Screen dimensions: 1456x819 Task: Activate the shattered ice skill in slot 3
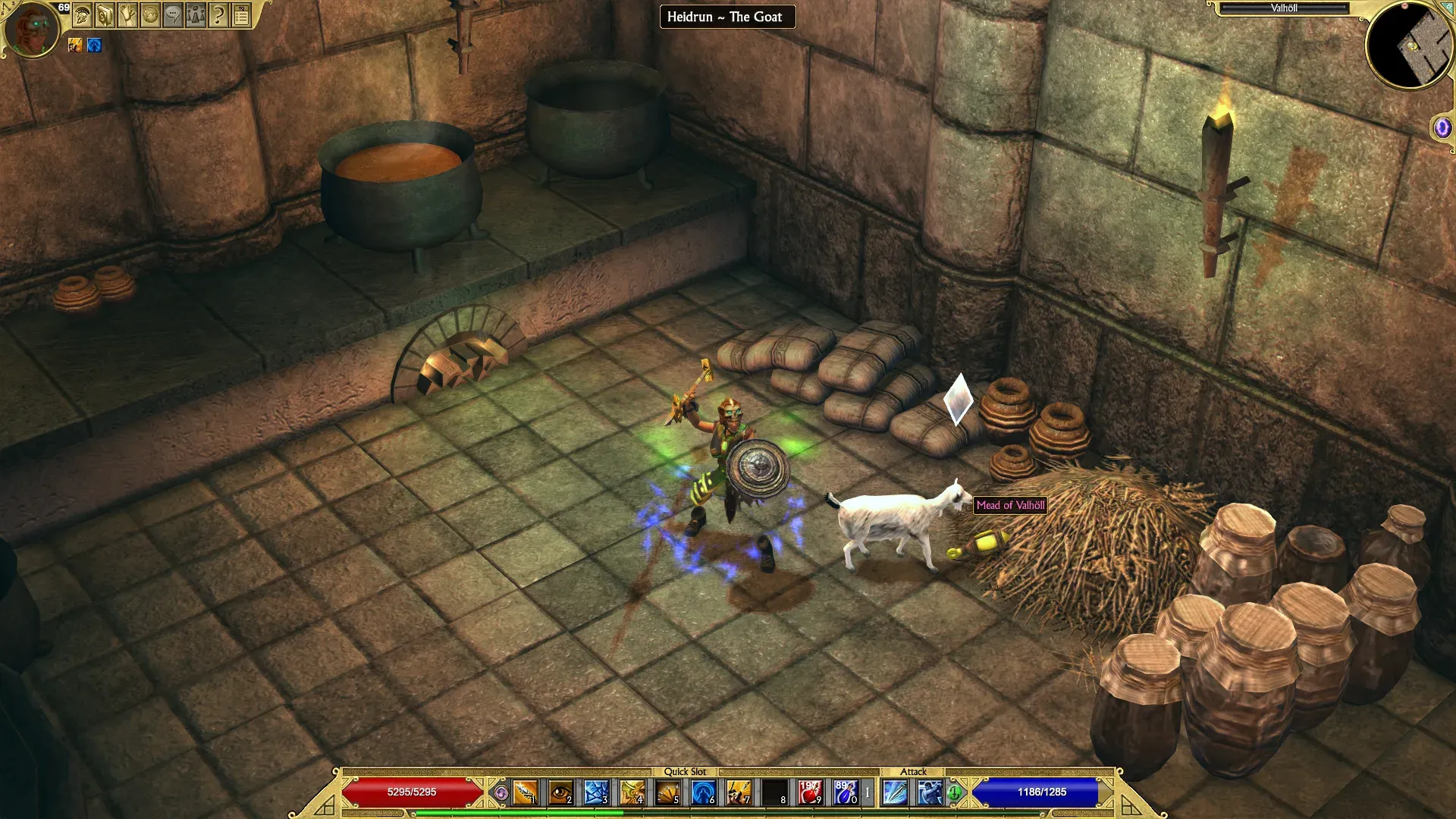596,792
